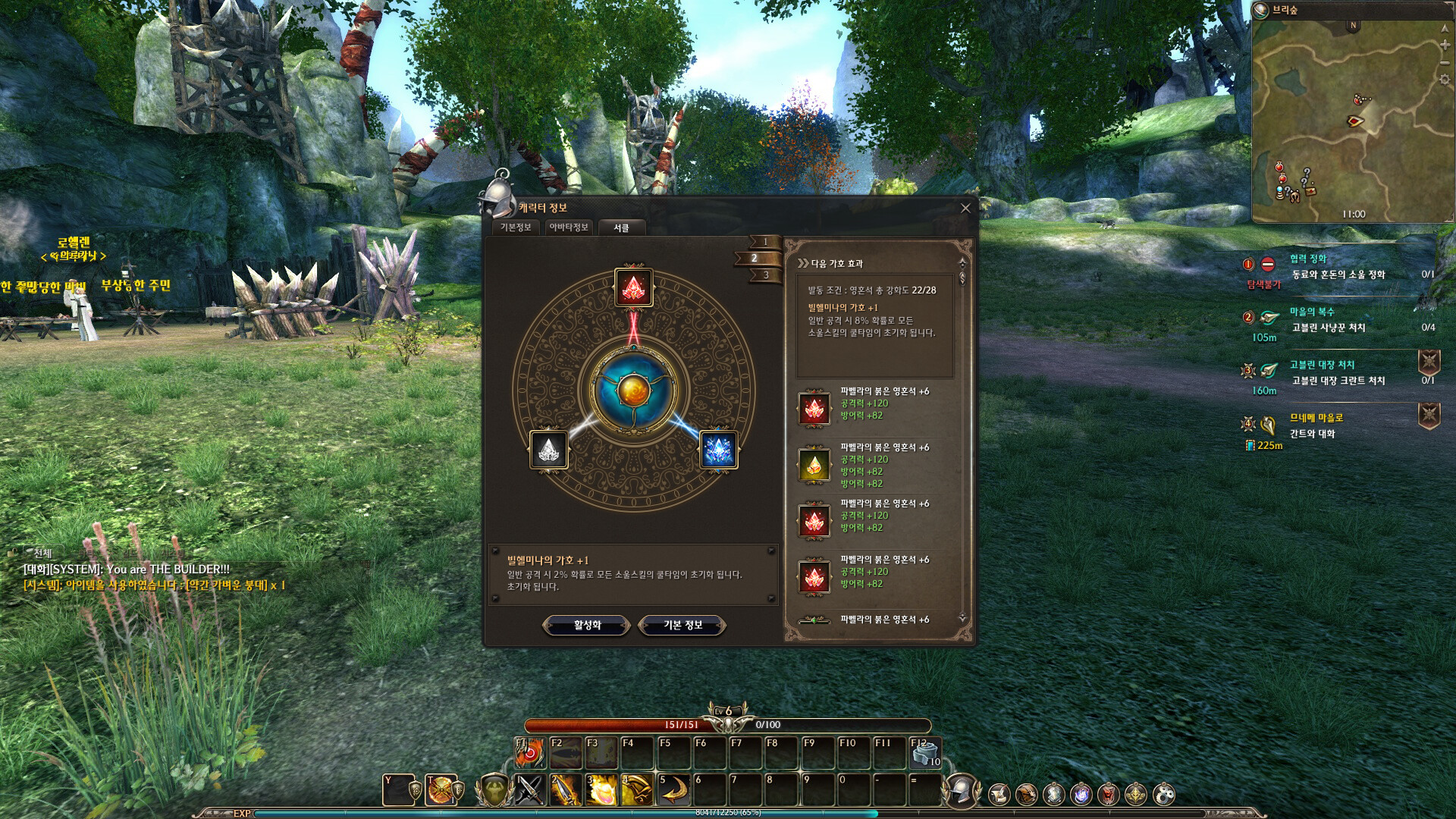Open the settings gears menu icon
Image resolution: width=1456 pixels, height=819 pixels.
tap(1164, 794)
